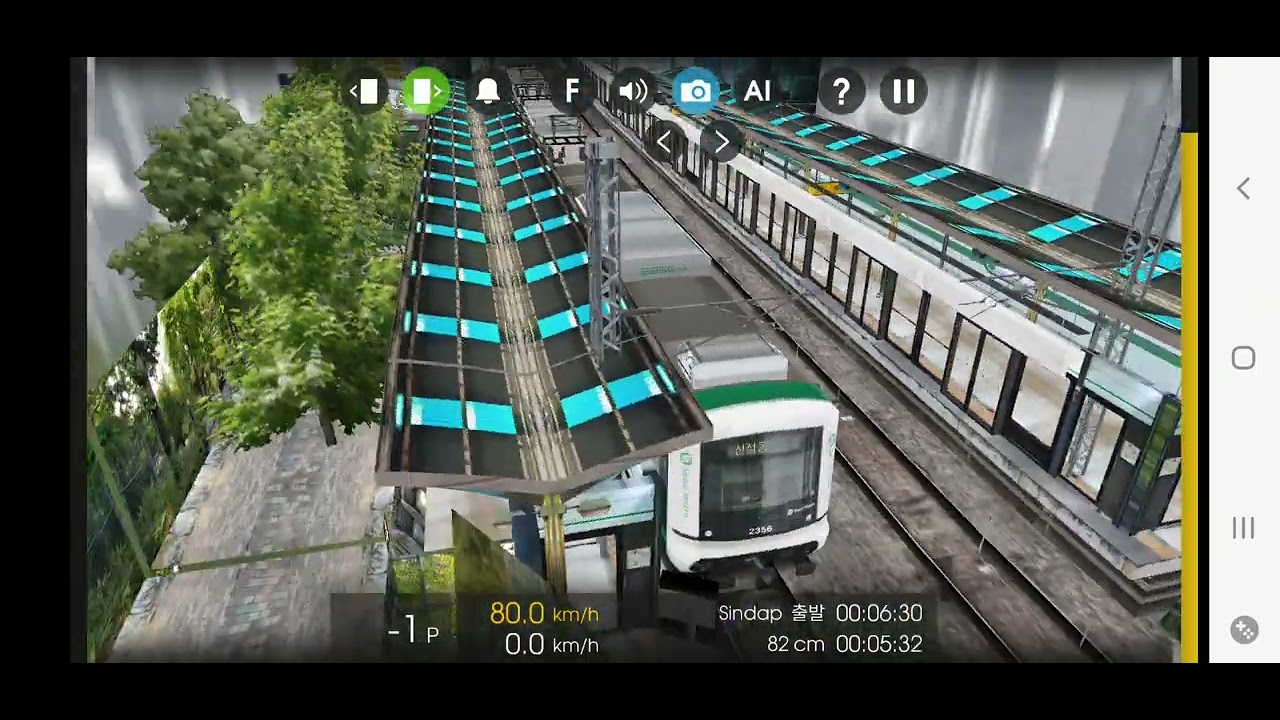Tap the F button
The height and width of the screenshot is (720, 1280).
click(572, 92)
